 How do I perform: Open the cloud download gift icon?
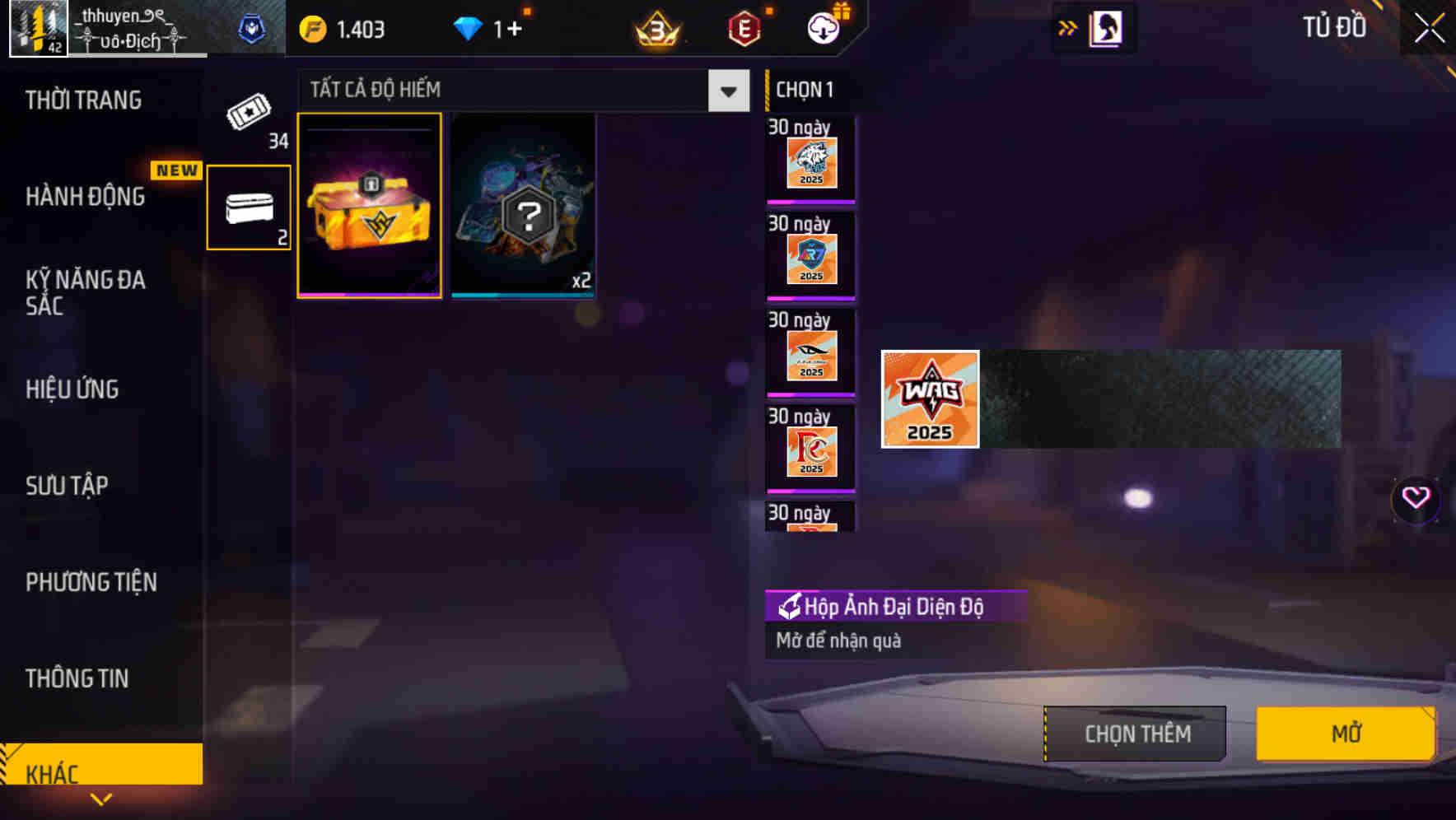(x=823, y=26)
